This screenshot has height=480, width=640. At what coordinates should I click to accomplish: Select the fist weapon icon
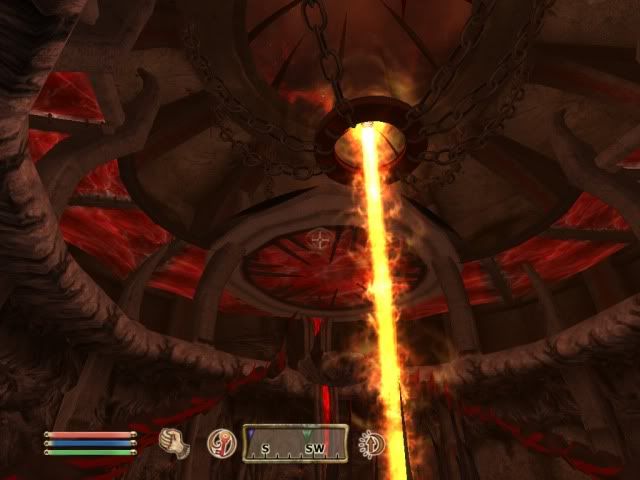pos(175,441)
